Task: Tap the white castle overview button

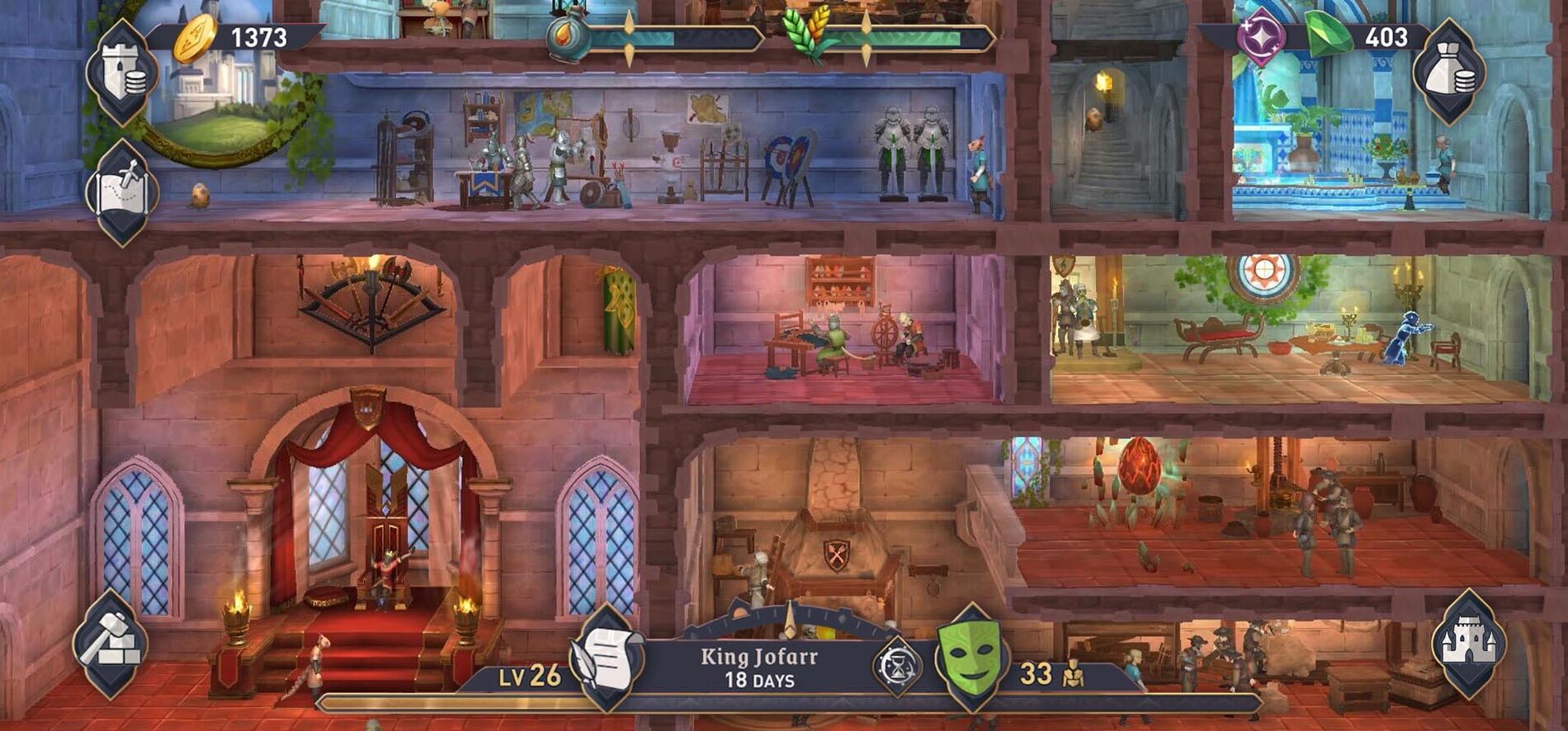Action: pos(1468,644)
